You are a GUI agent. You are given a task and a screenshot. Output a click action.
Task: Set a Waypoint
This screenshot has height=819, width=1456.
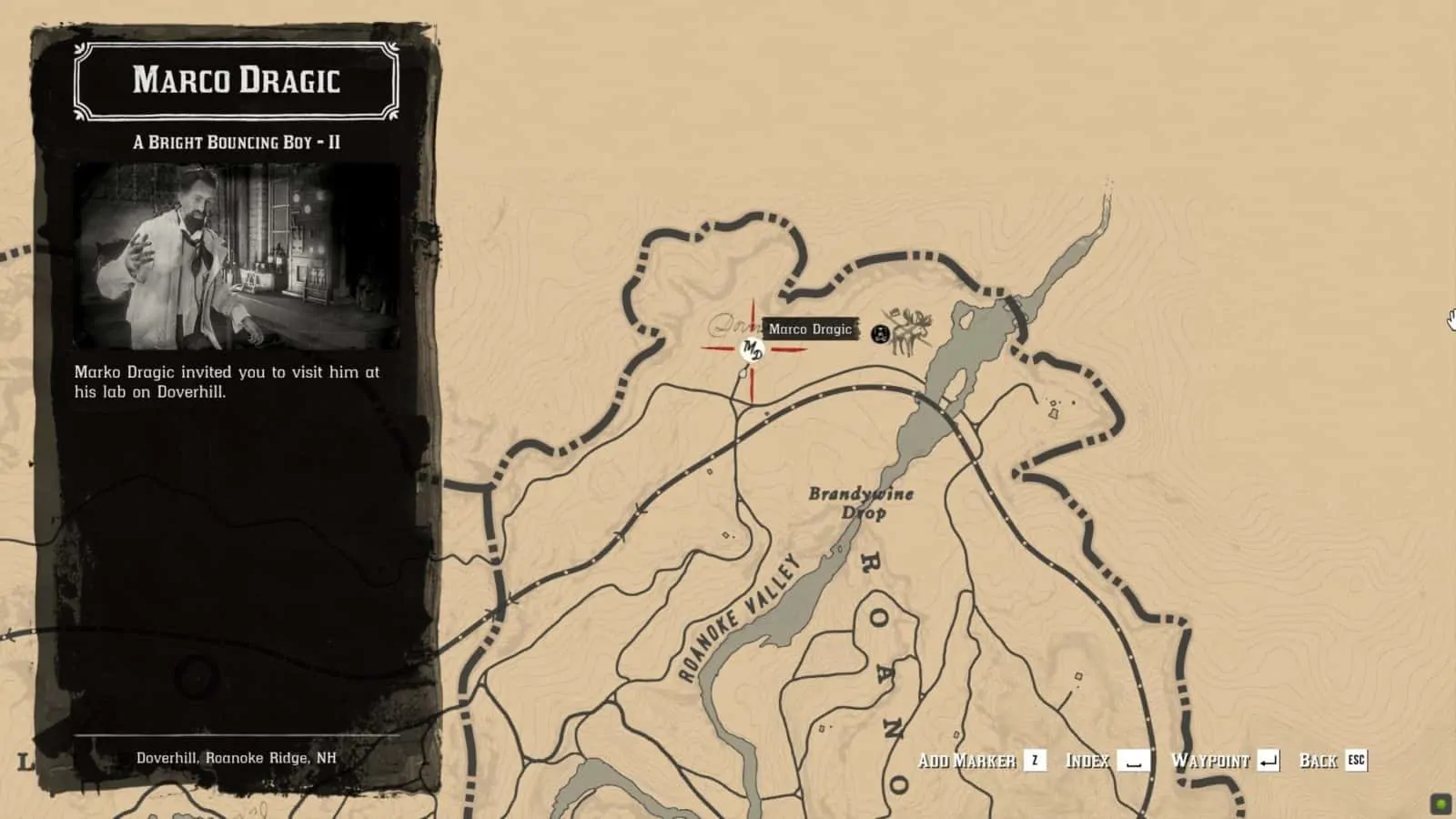pyautogui.click(x=1213, y=761)
